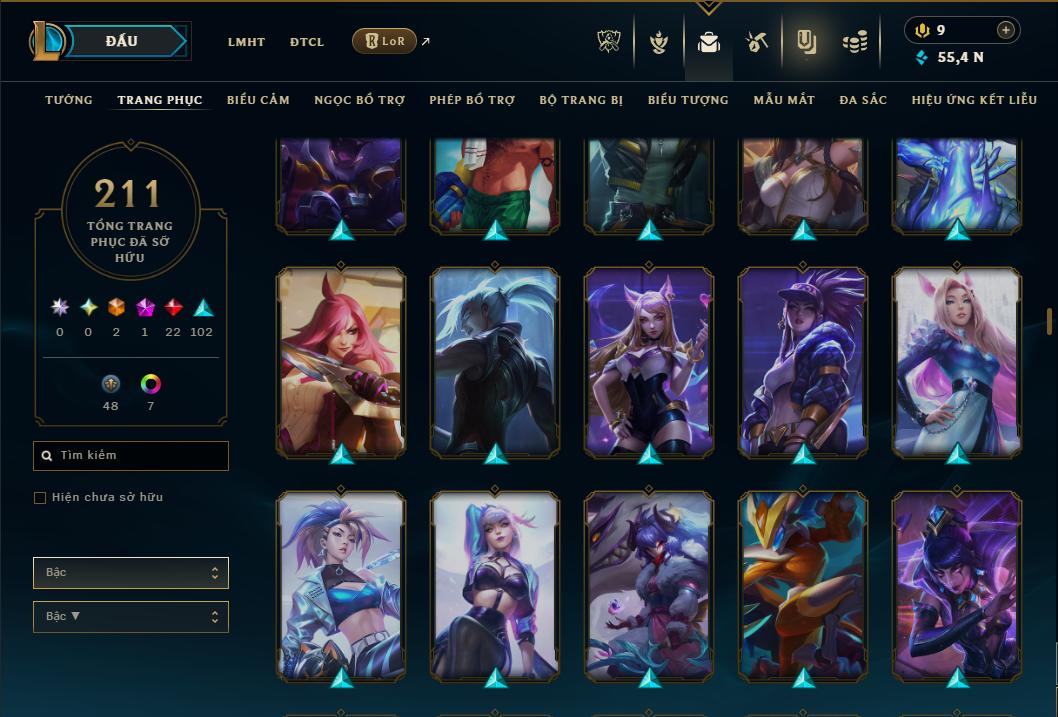1058x717 pixels.
Task: Click the ĐẤU play button
Action: [x=122, y=41]
